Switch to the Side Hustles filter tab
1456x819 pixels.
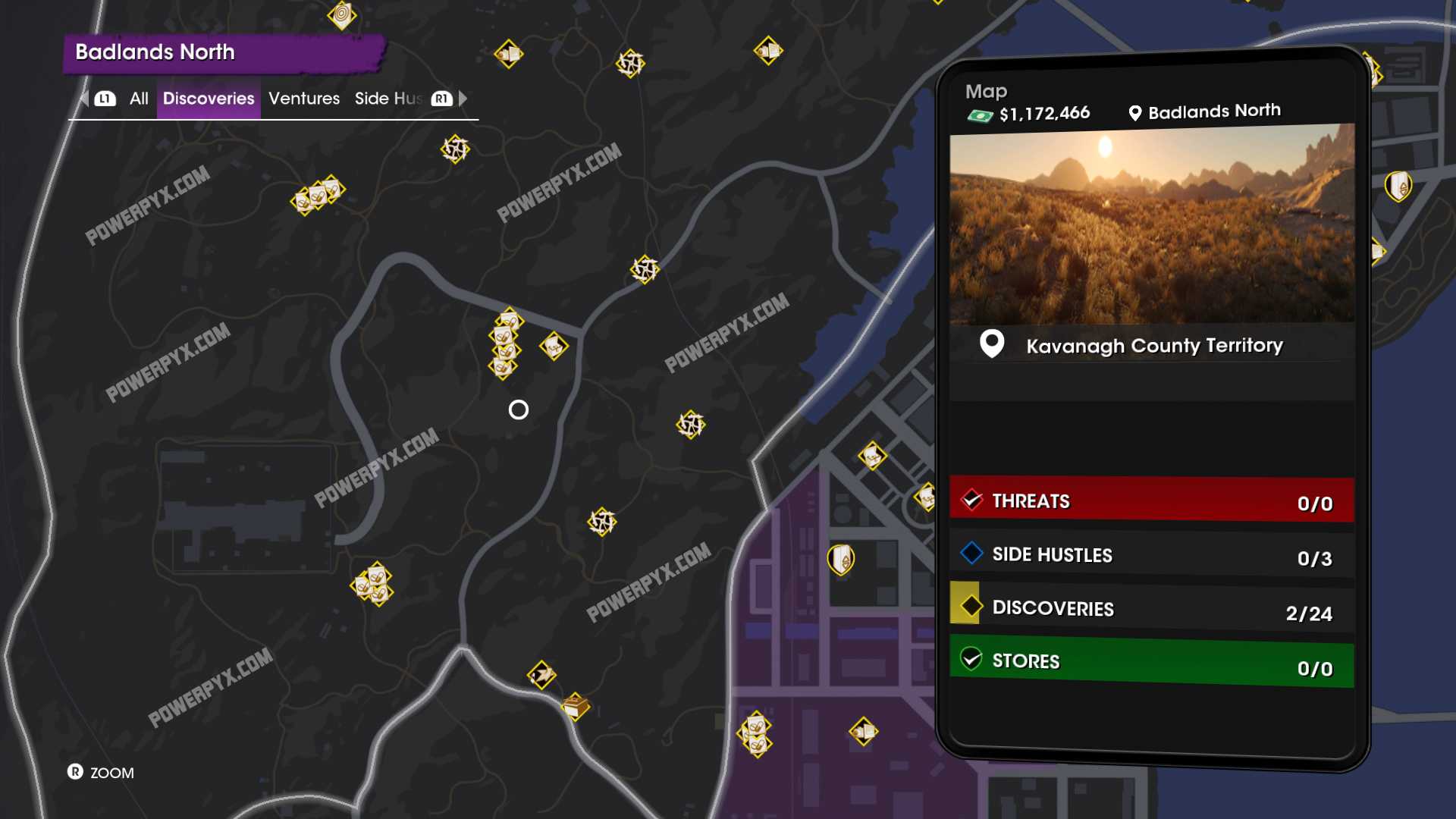coord(388,99)
